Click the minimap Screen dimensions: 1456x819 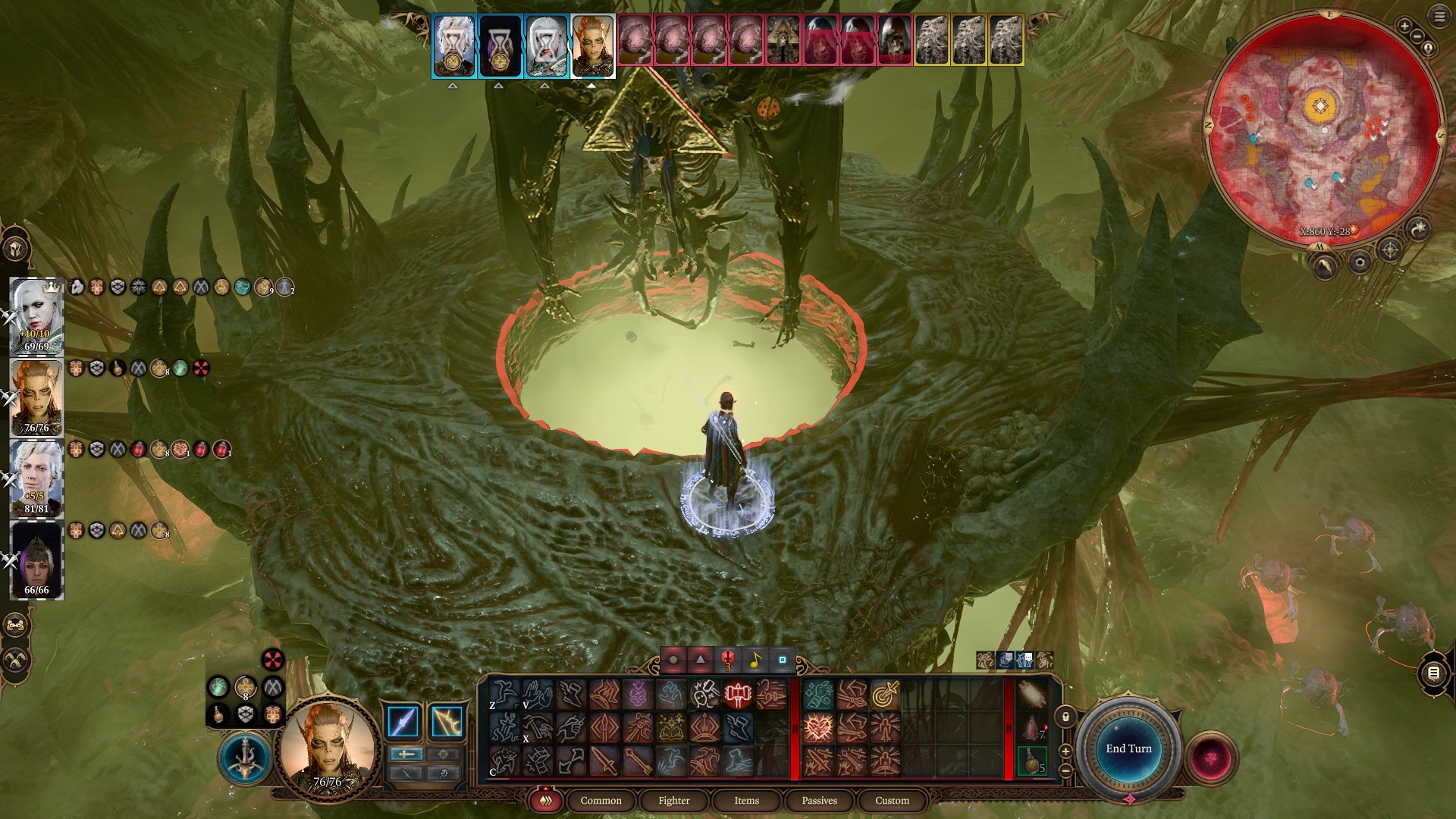(1323, 129)
